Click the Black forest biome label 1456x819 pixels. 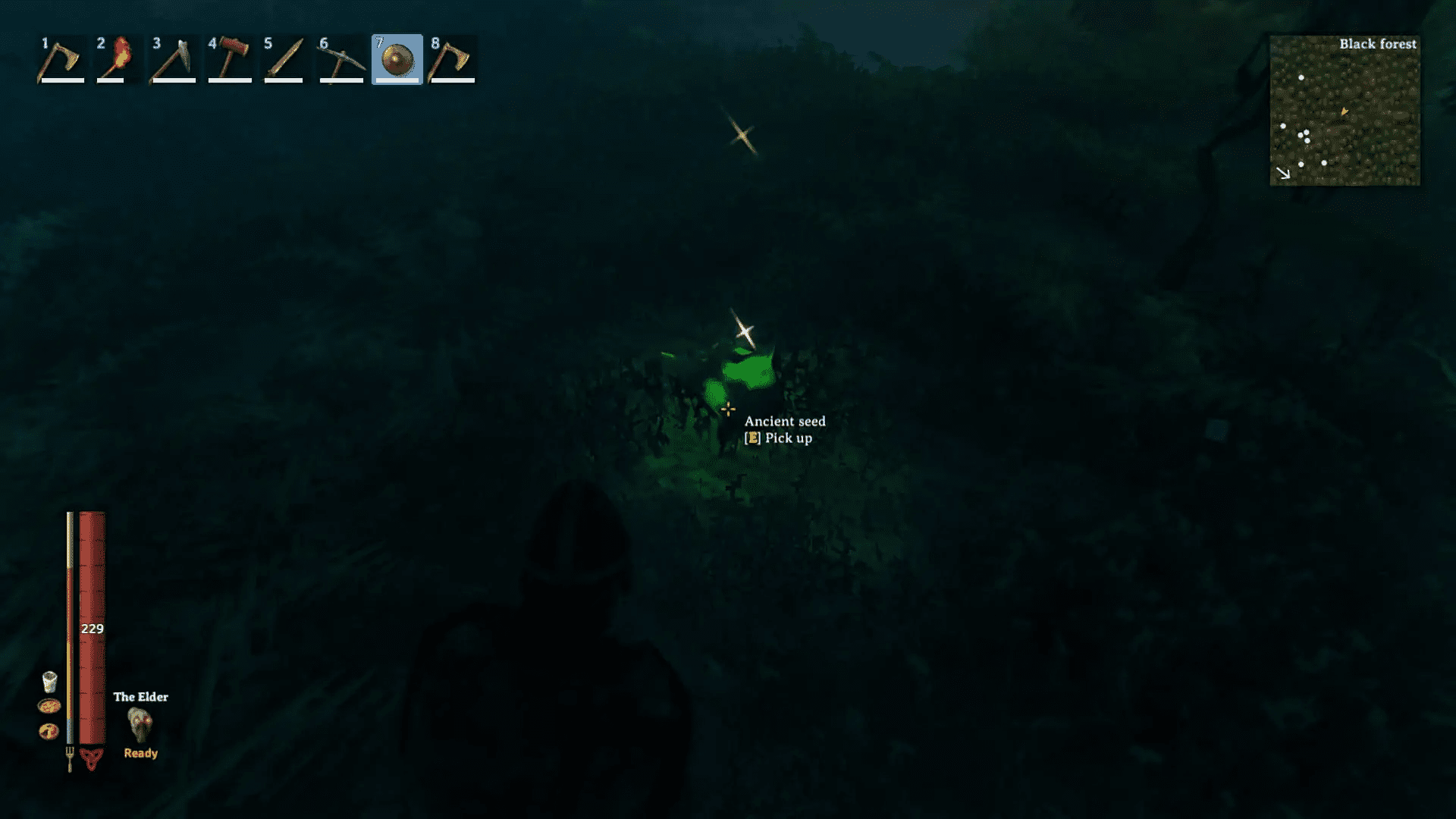1378,44
